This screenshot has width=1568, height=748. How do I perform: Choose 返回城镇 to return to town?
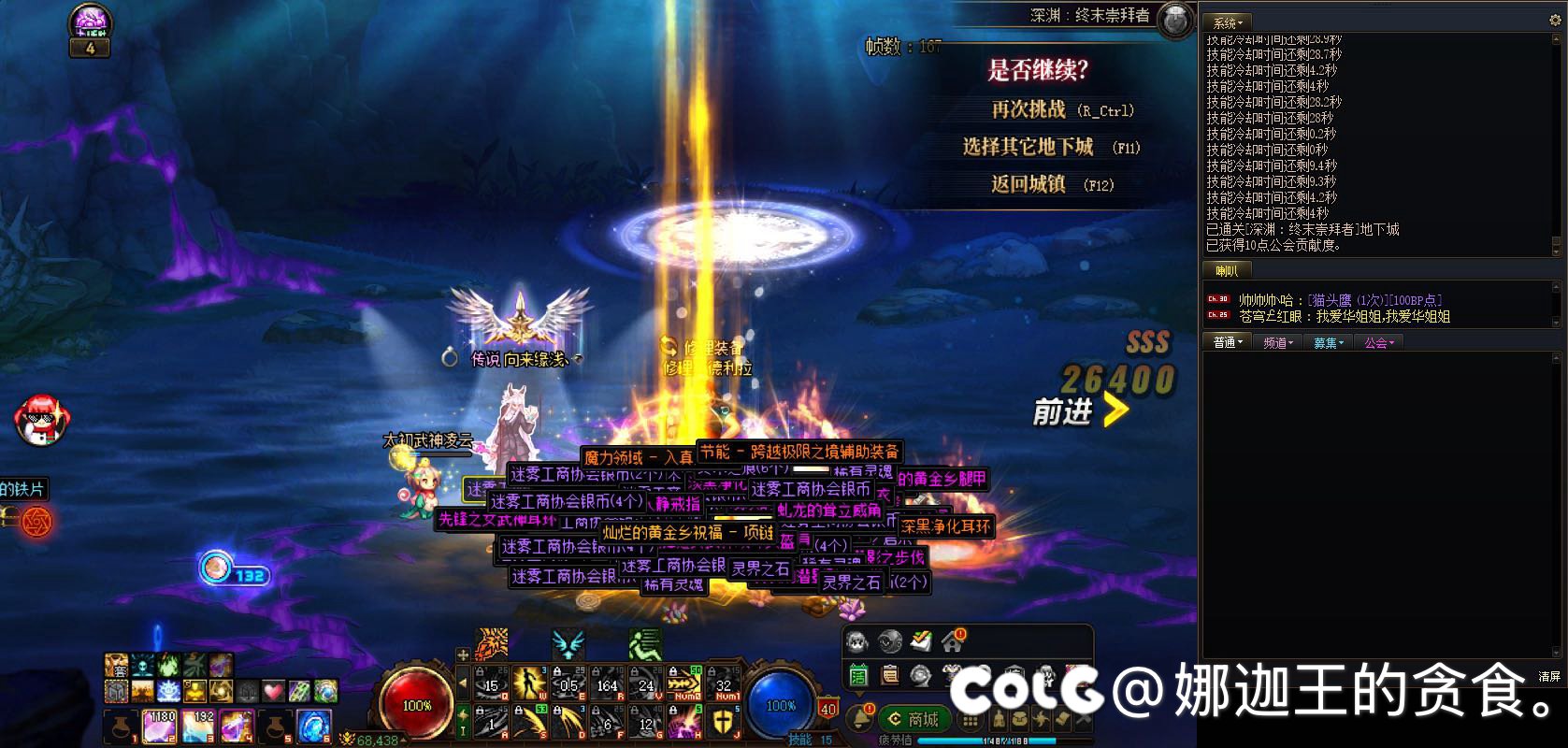(x=1028, y=184)
